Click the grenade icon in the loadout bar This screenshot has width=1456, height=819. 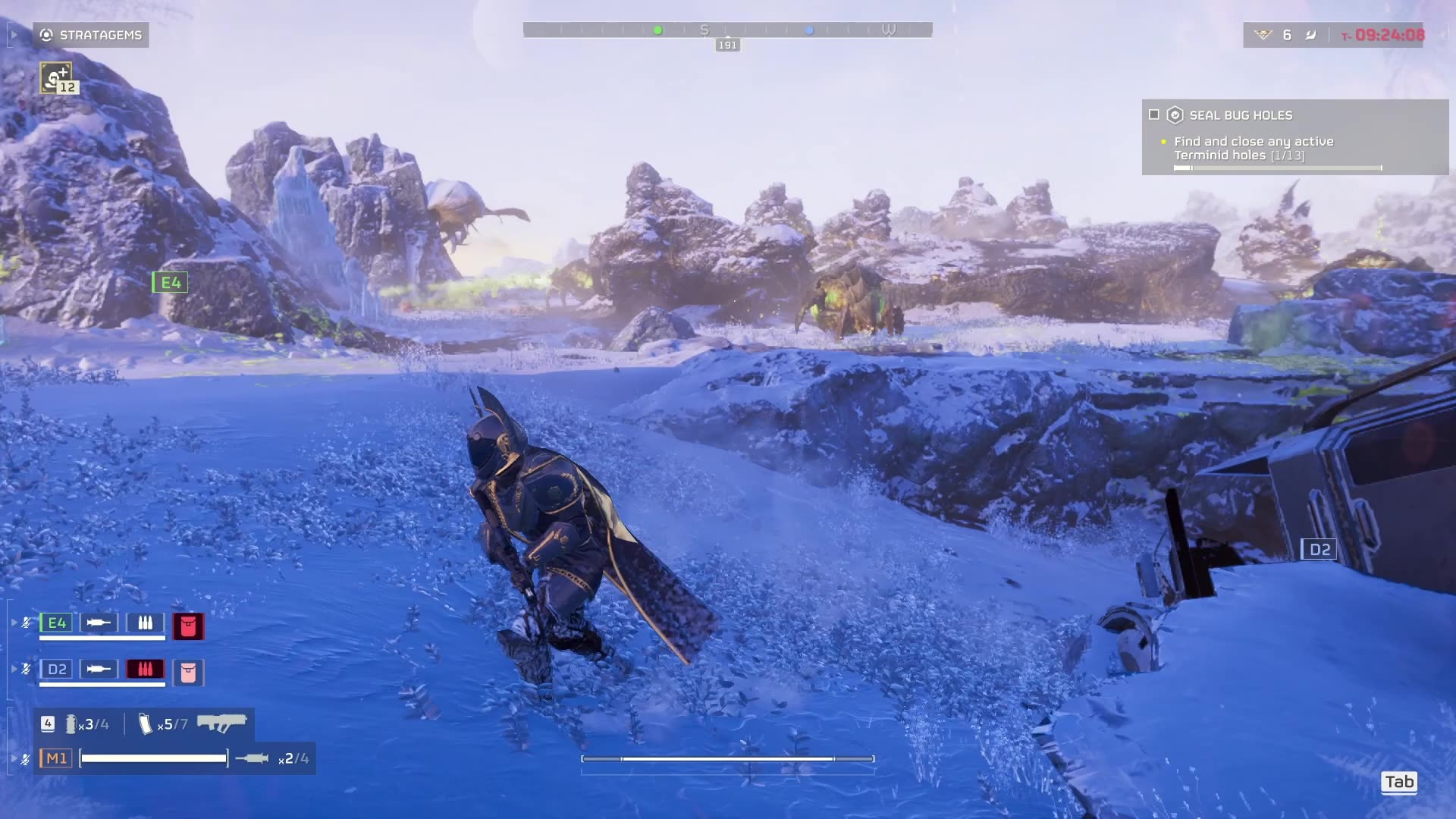(x=71, y=724)
